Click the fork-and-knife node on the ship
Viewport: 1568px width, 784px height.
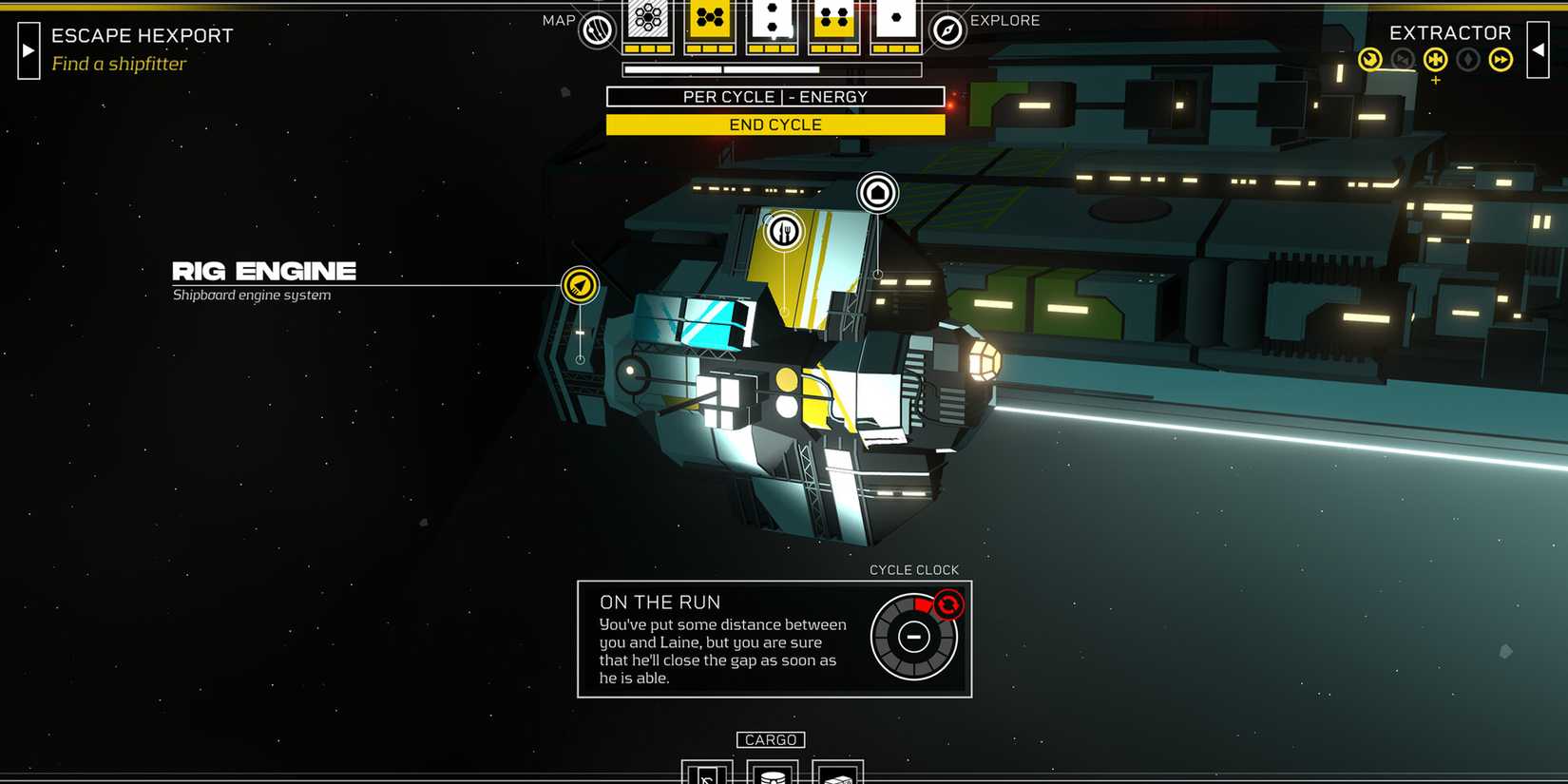click(783, 232)
